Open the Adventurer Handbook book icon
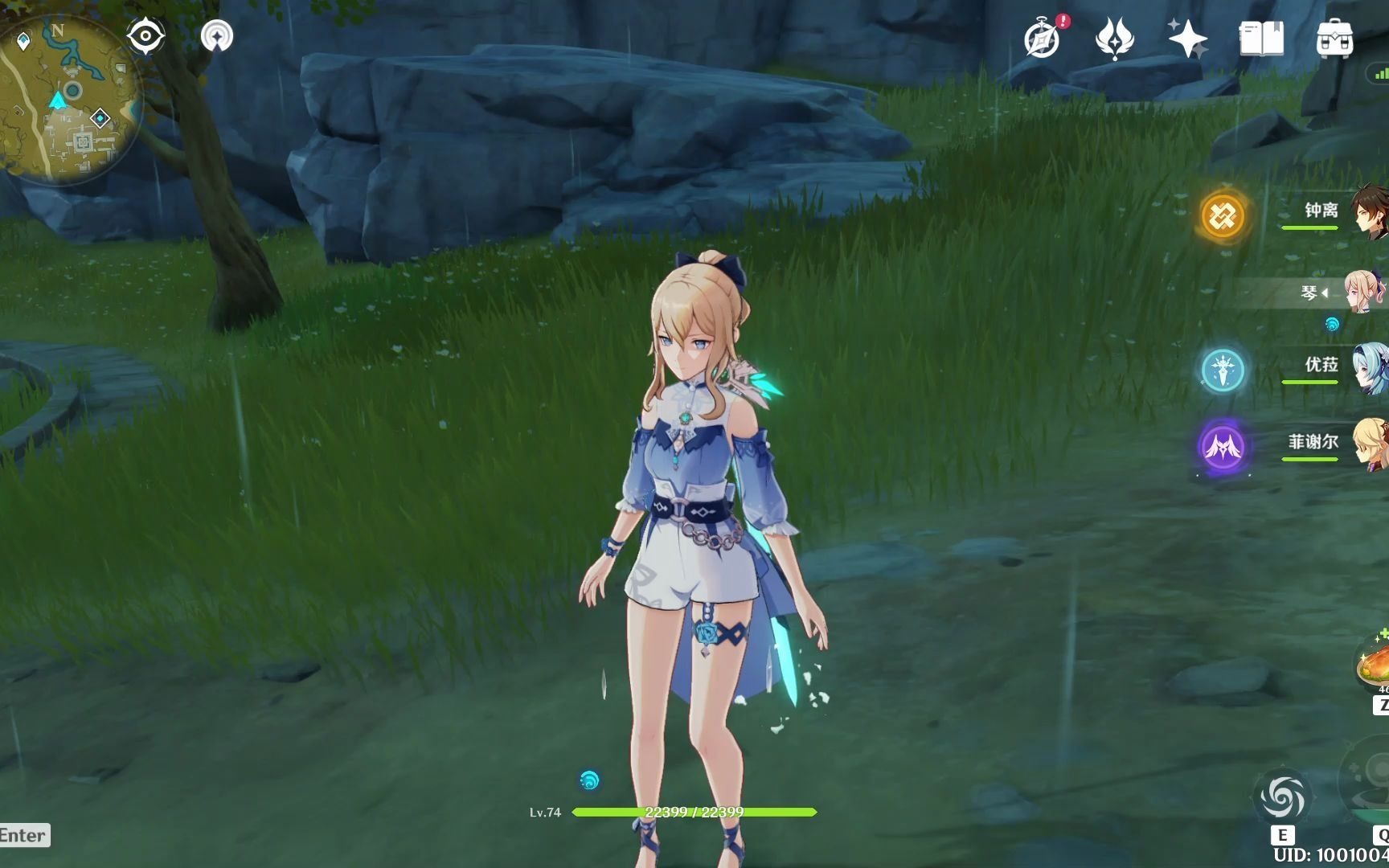Image resolution: width=1389 pixels, height=868 pixels. [1260, 39]
